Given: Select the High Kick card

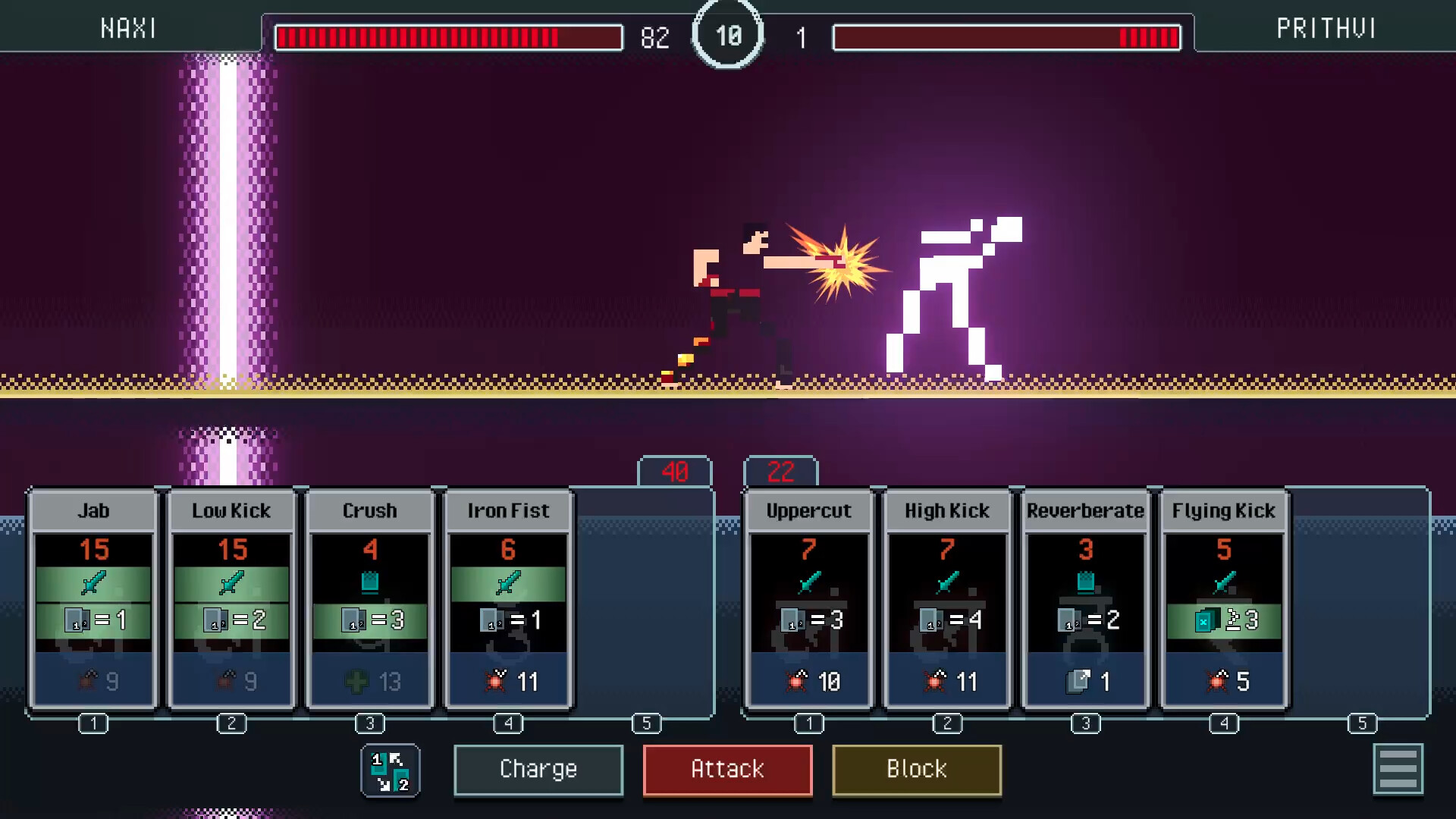Looking at the screenshot, I should [x=946, y=599].
